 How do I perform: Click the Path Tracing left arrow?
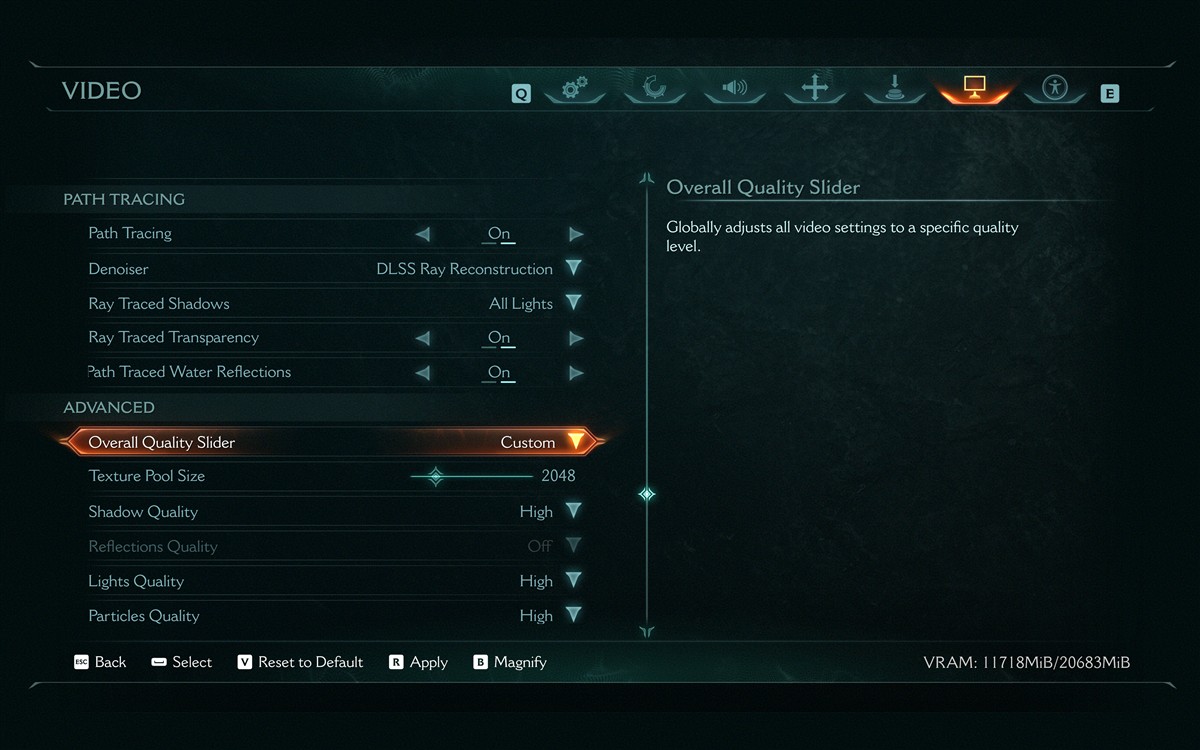click(422, 234)
